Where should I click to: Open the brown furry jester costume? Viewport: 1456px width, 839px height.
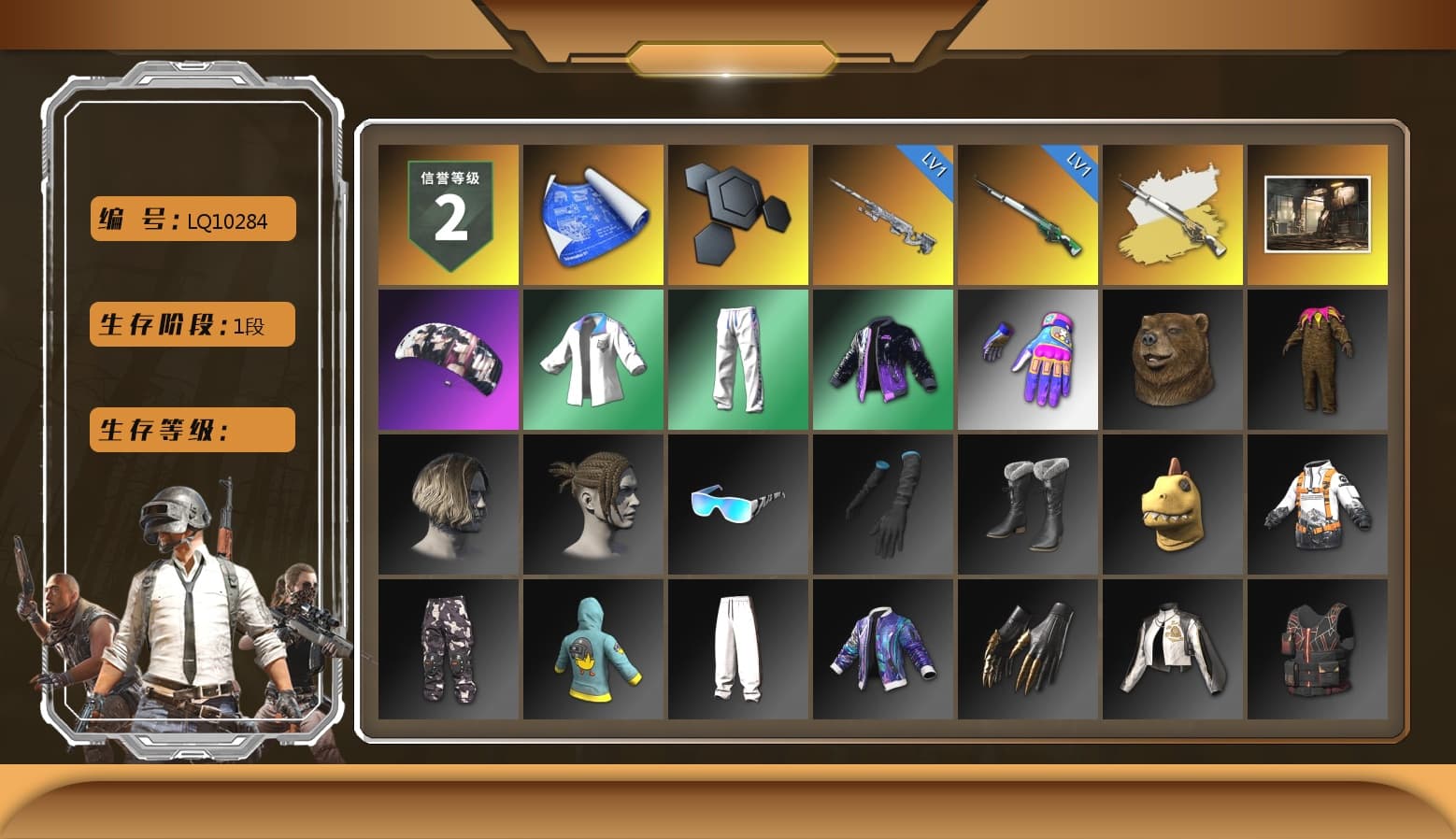[x=1319, y=359]
